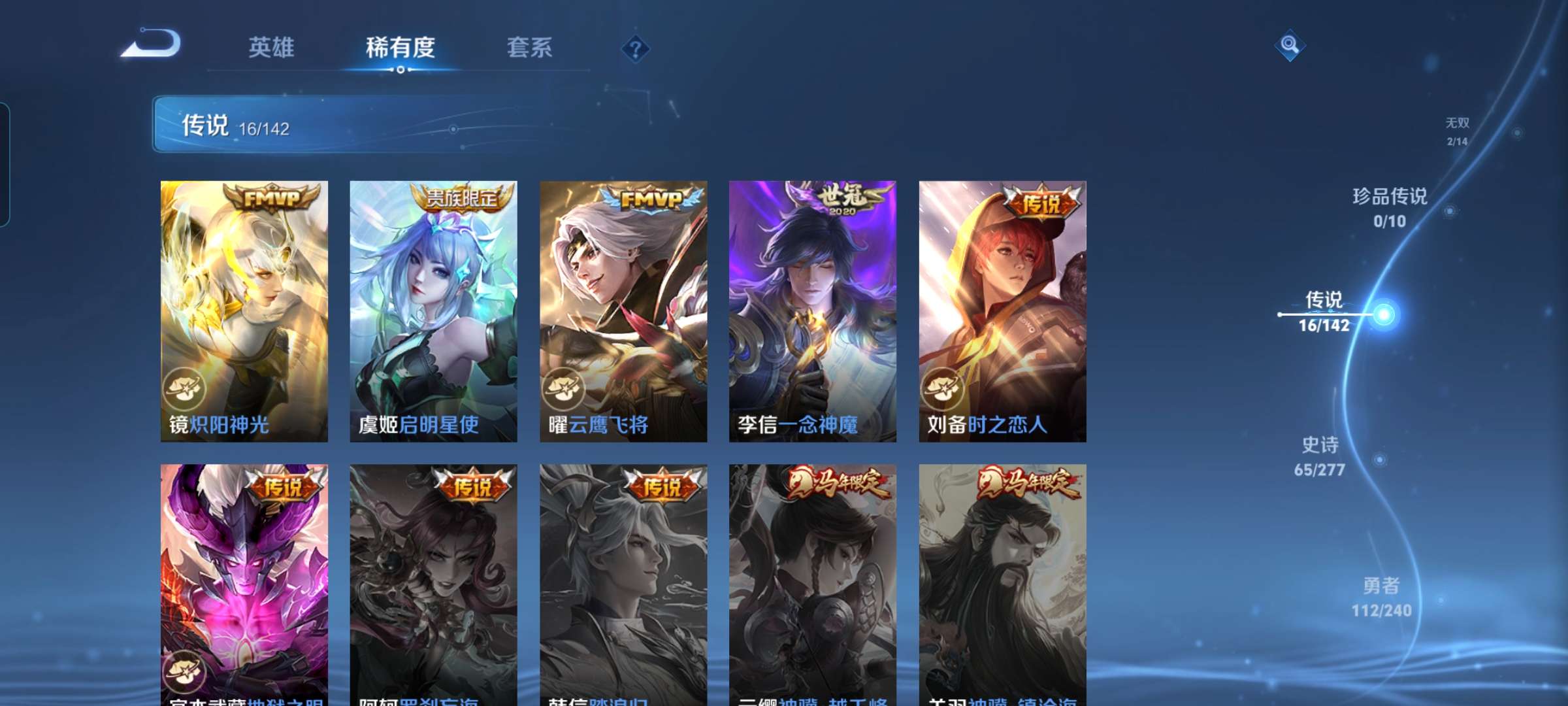Open the help question mark icon

[x=637, y=49]
